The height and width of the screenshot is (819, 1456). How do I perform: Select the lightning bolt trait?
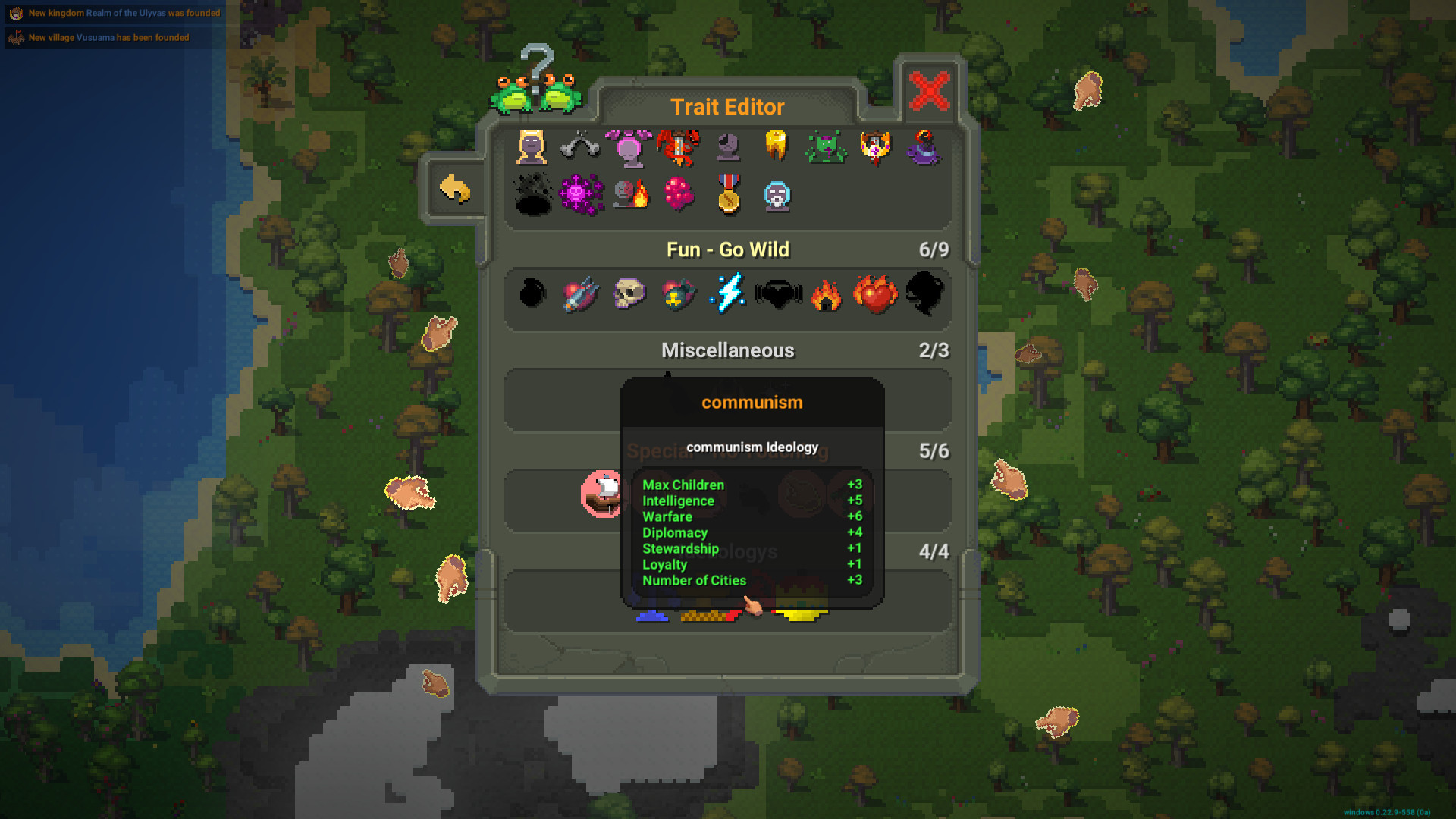point(726,296)
